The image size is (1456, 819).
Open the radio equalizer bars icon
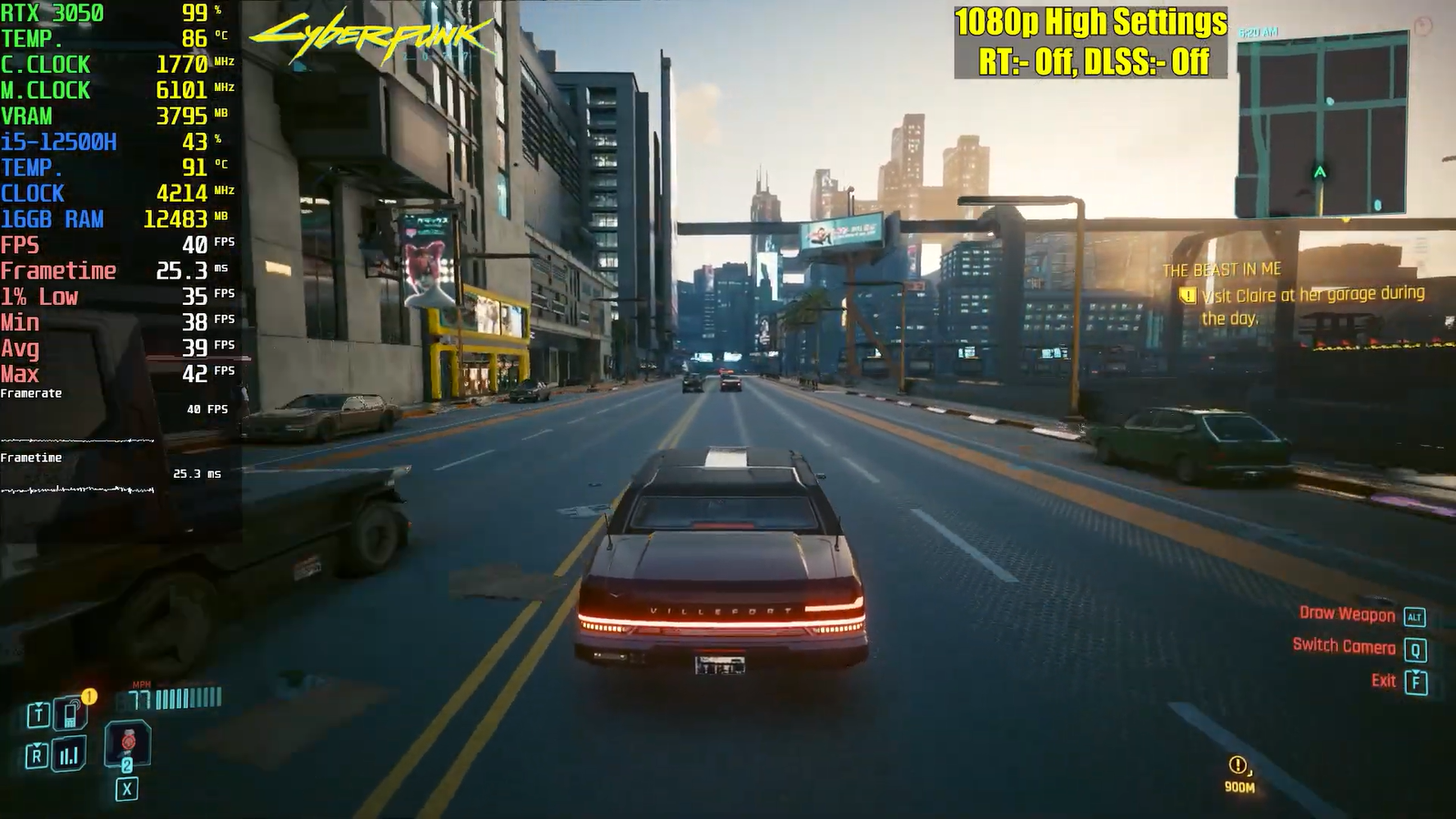pyautogui.click(x=69, y=755)
